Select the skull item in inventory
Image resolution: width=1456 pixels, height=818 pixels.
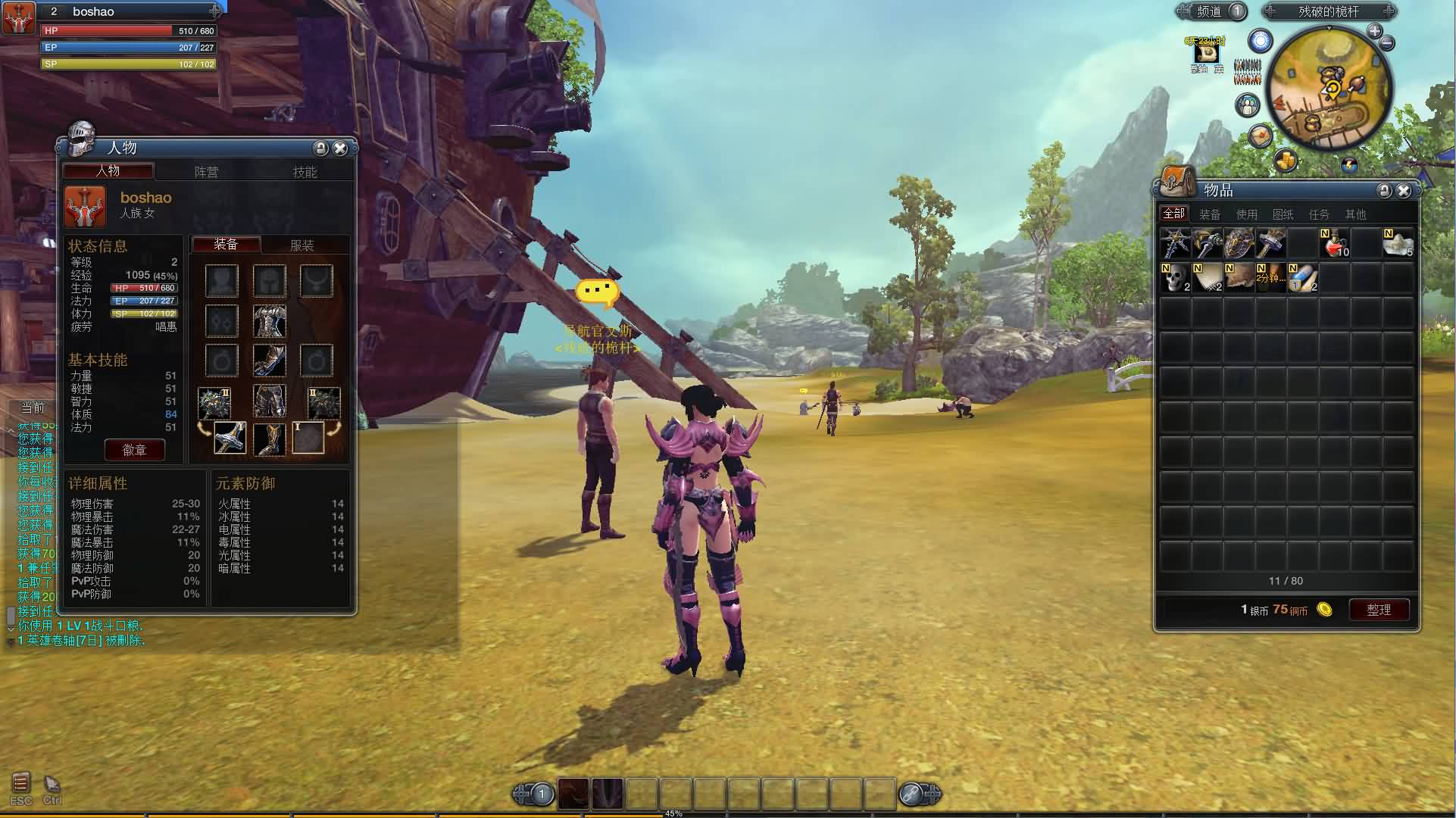coord(1176,278)
